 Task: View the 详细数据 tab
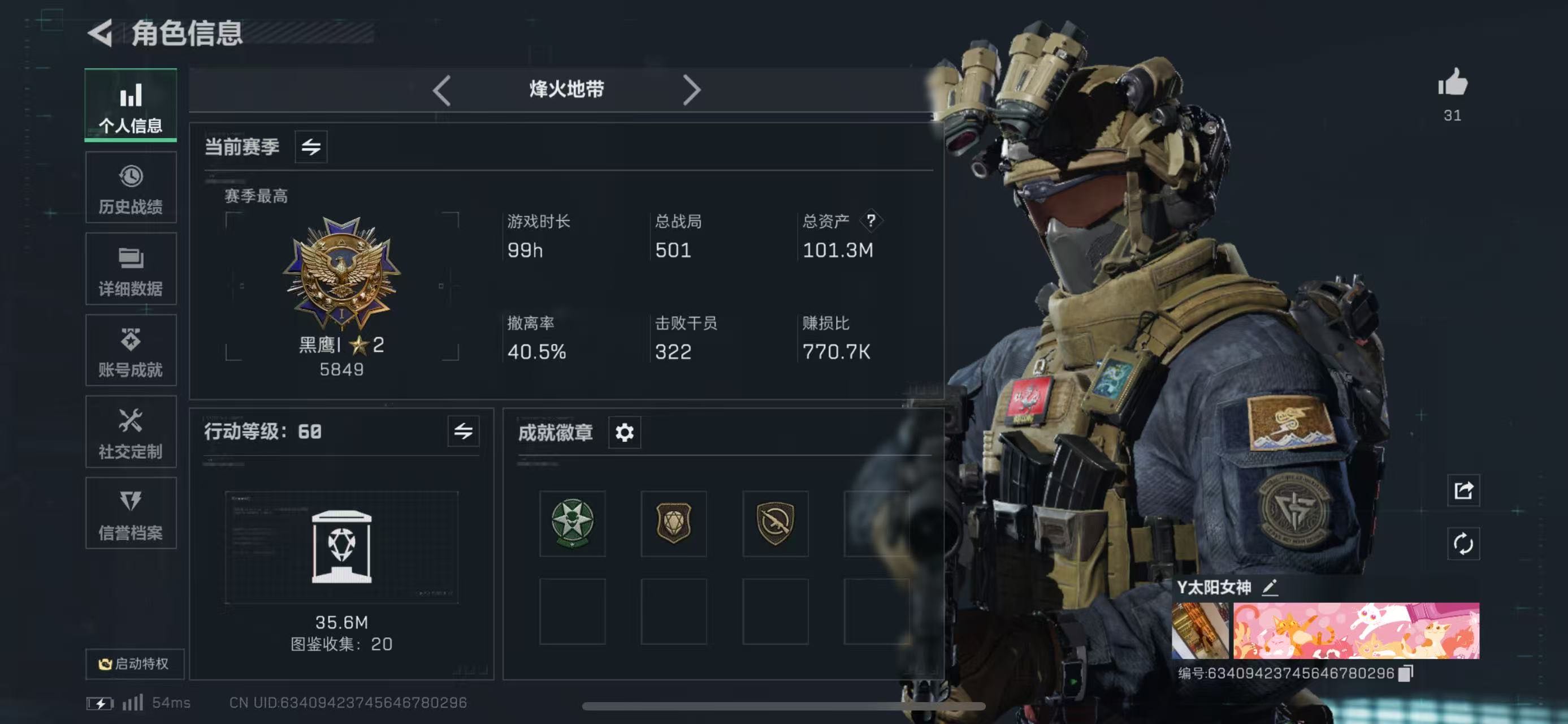[131, 270]
